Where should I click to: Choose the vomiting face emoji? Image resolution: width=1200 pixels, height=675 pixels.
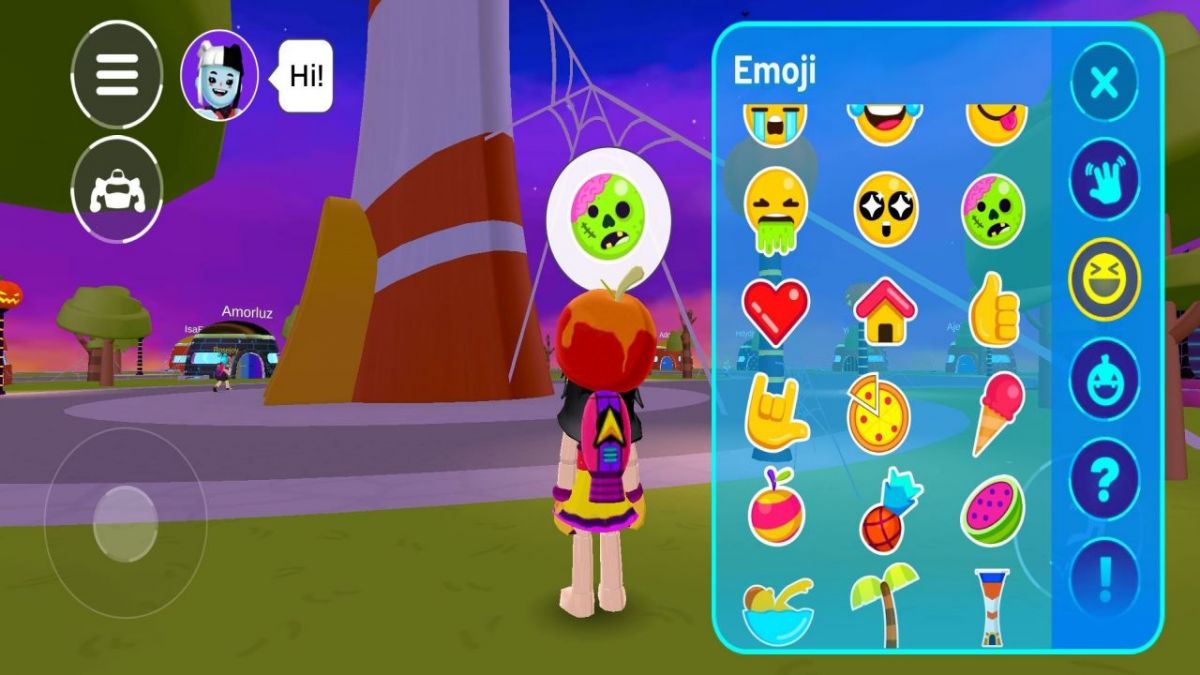coord(775,212)
